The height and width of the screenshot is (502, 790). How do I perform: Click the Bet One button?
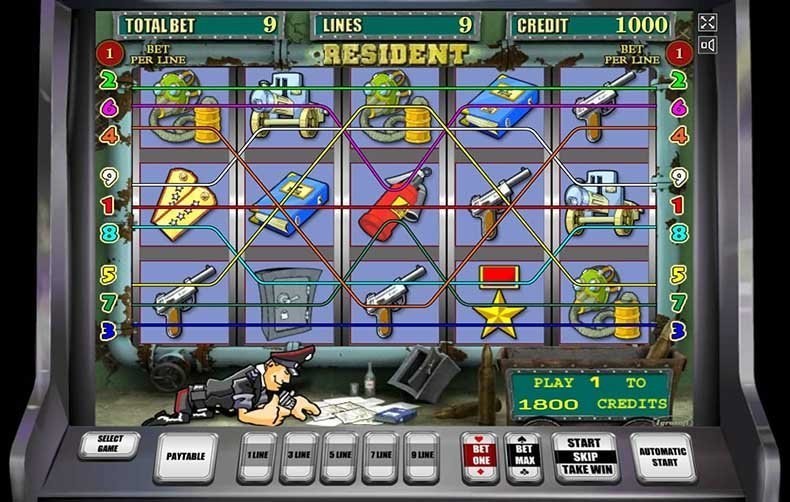point(479,456)
